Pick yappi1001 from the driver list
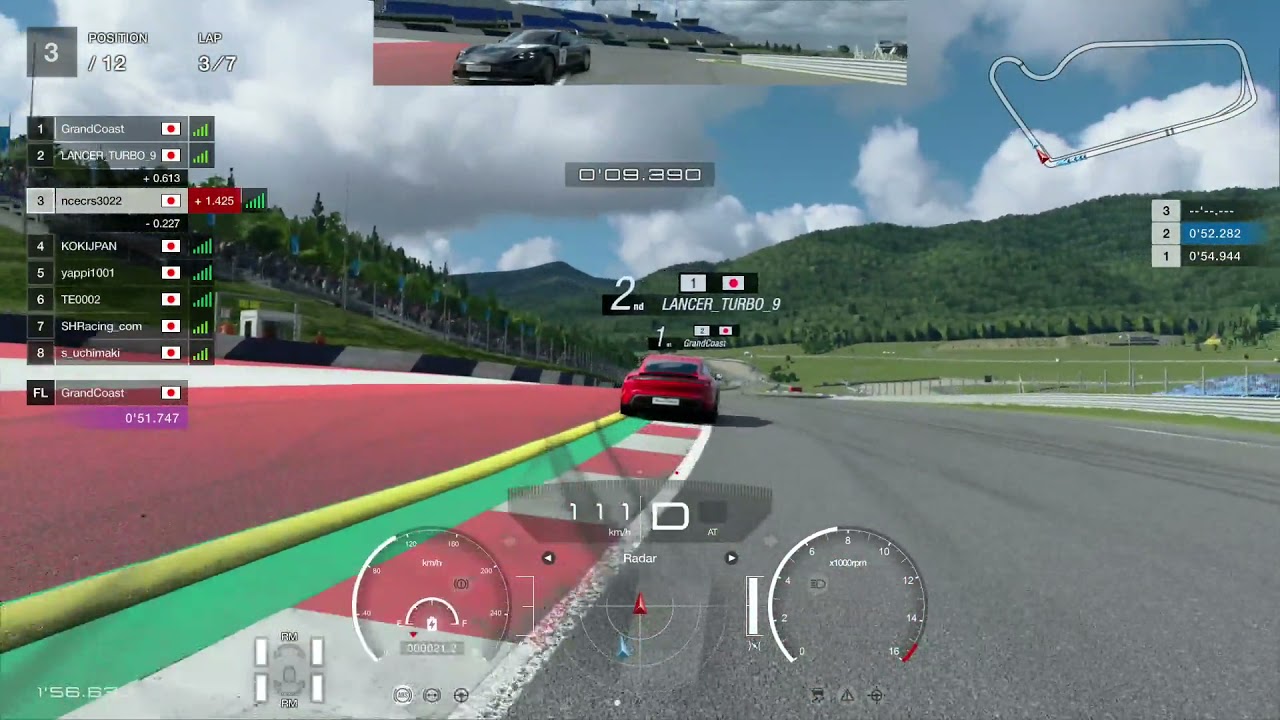 click(x=108, y=273)
